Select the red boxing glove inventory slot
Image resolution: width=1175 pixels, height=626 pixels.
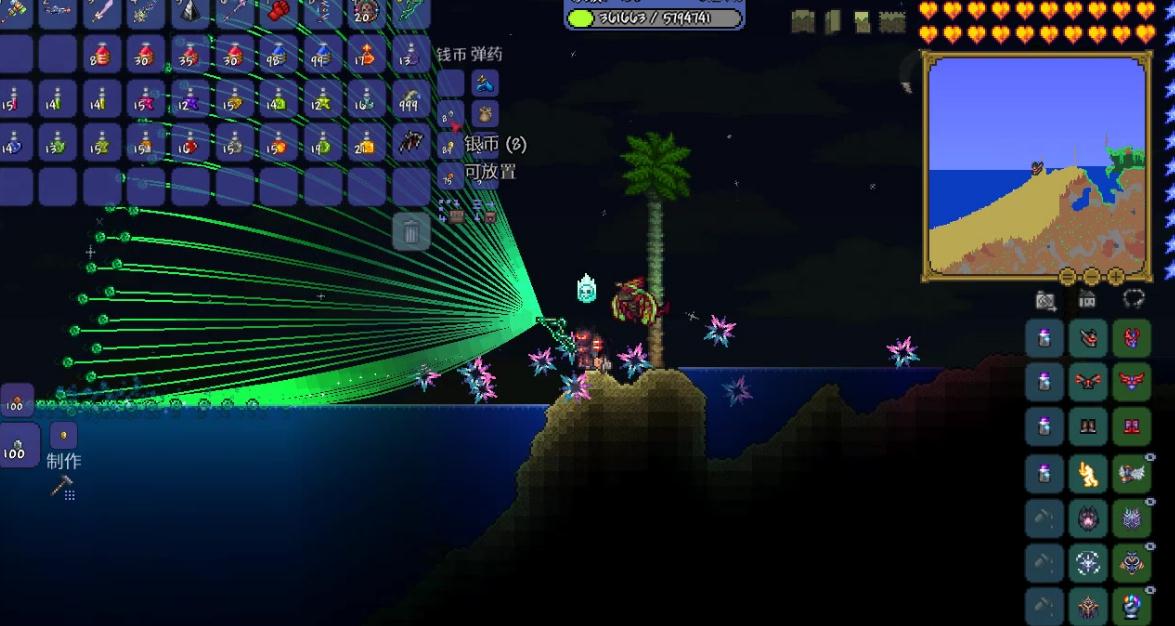click(278, 12)
